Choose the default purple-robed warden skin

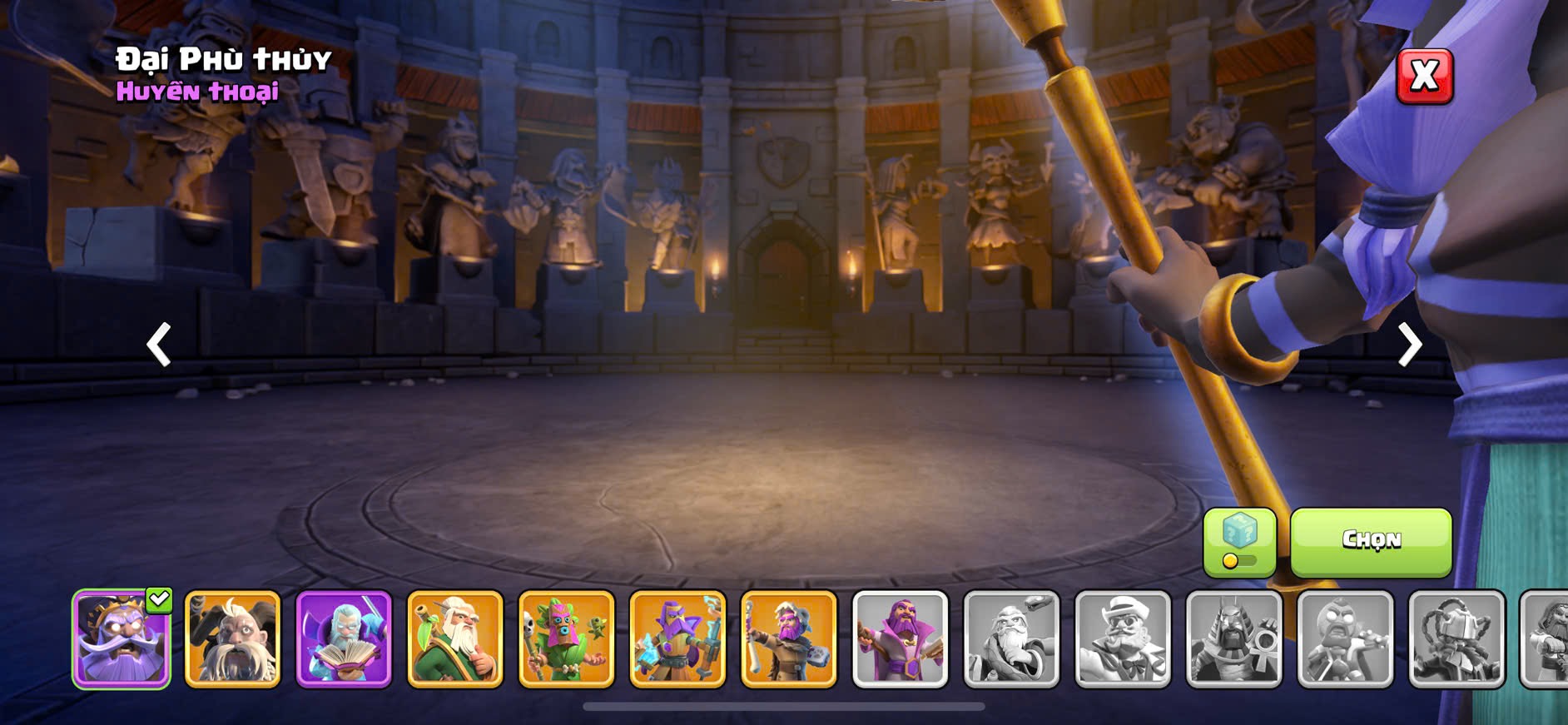click(901, 639)
